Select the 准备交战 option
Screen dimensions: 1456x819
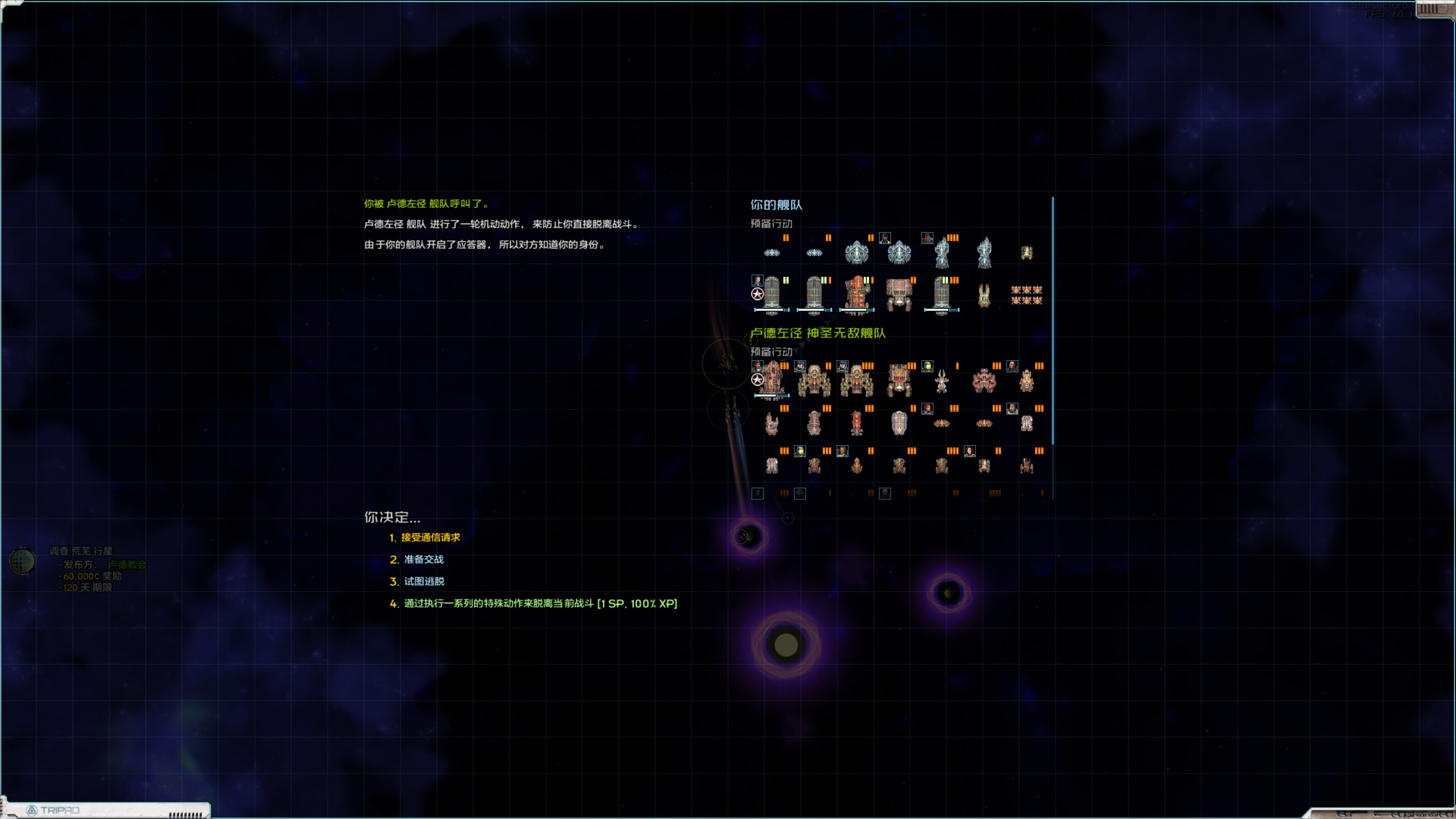click(424, 560)
